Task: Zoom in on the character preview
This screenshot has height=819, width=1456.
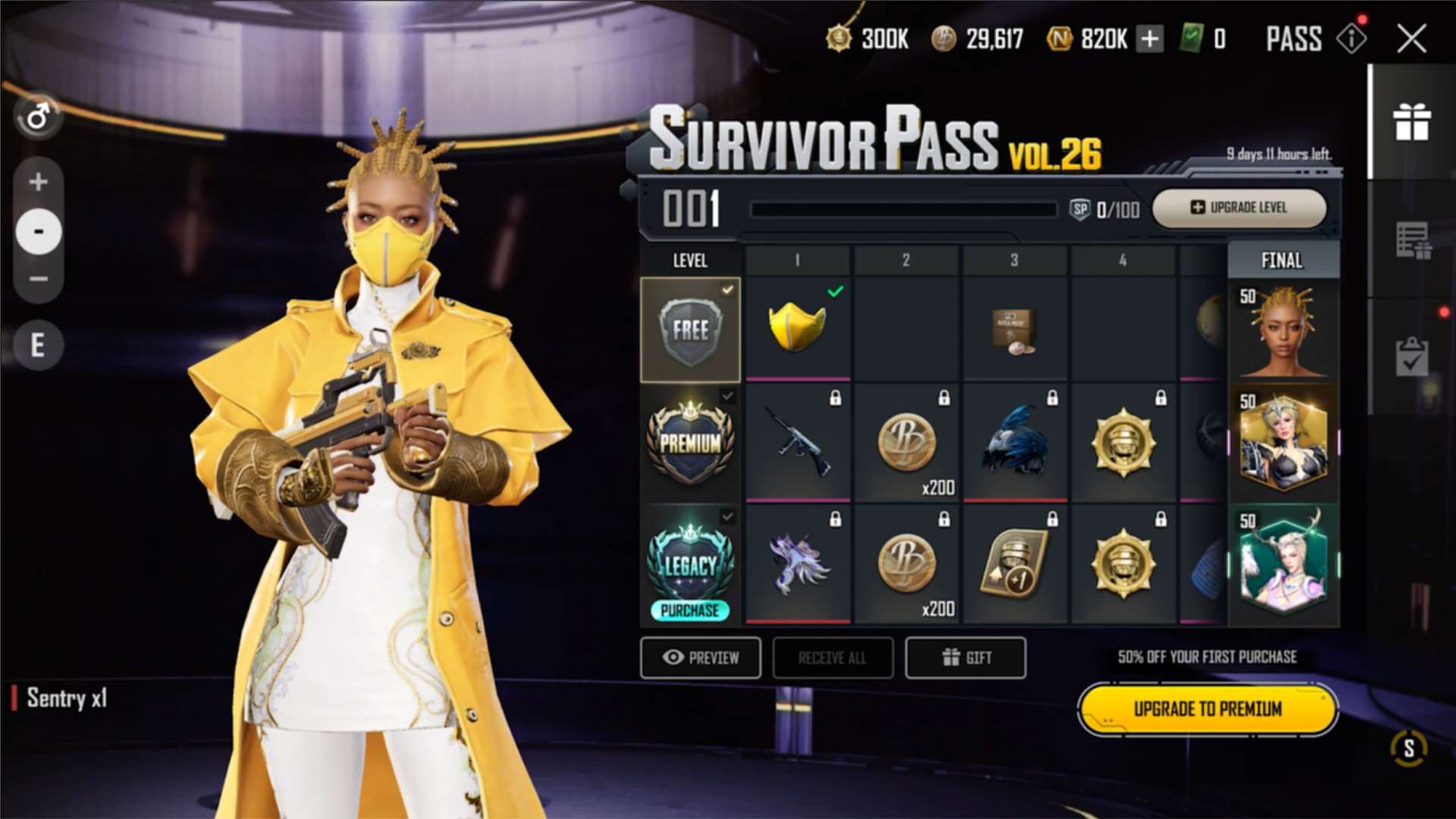Action: [38, 182]
